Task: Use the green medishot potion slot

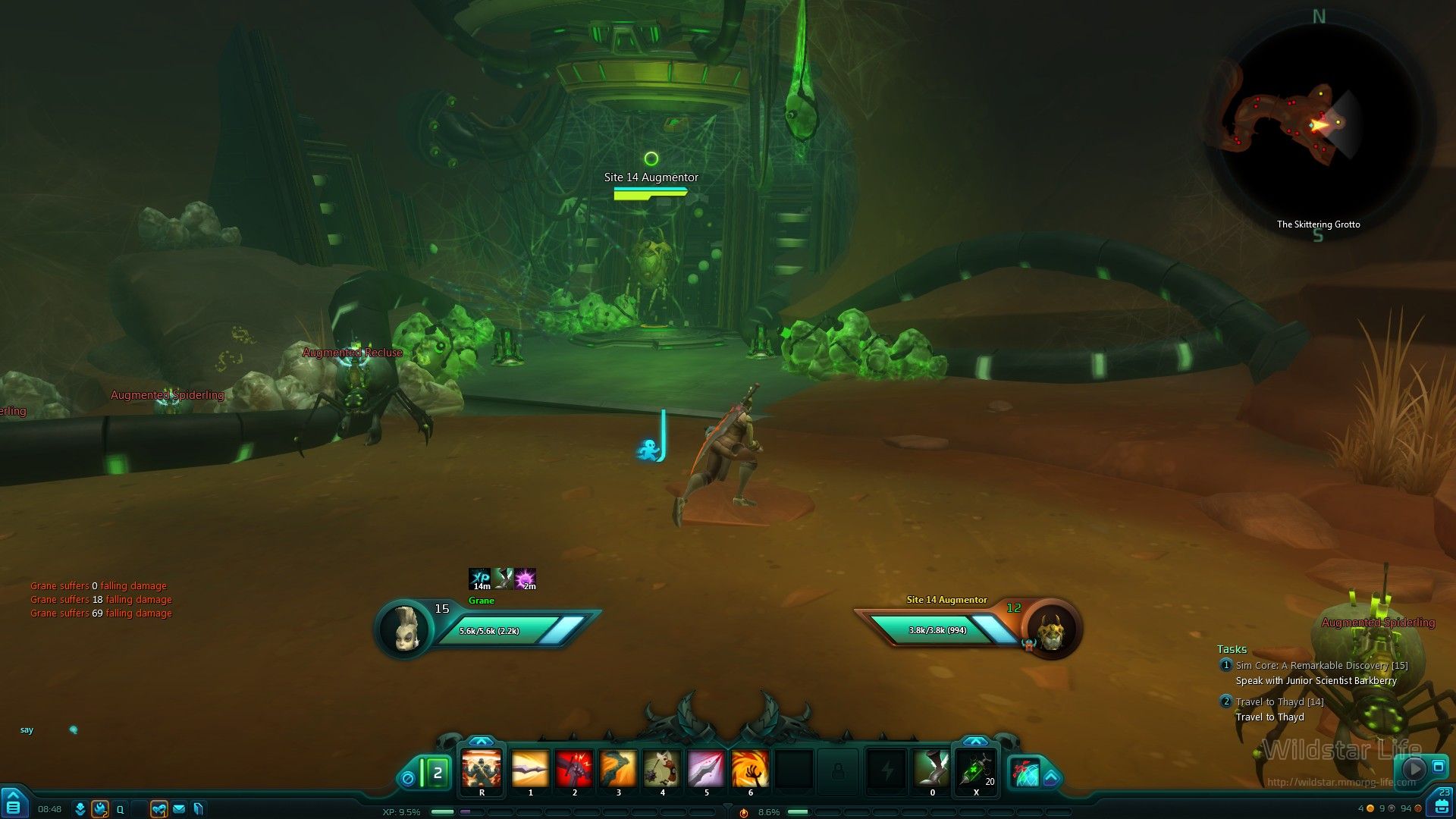Action: tap(976, 770)
